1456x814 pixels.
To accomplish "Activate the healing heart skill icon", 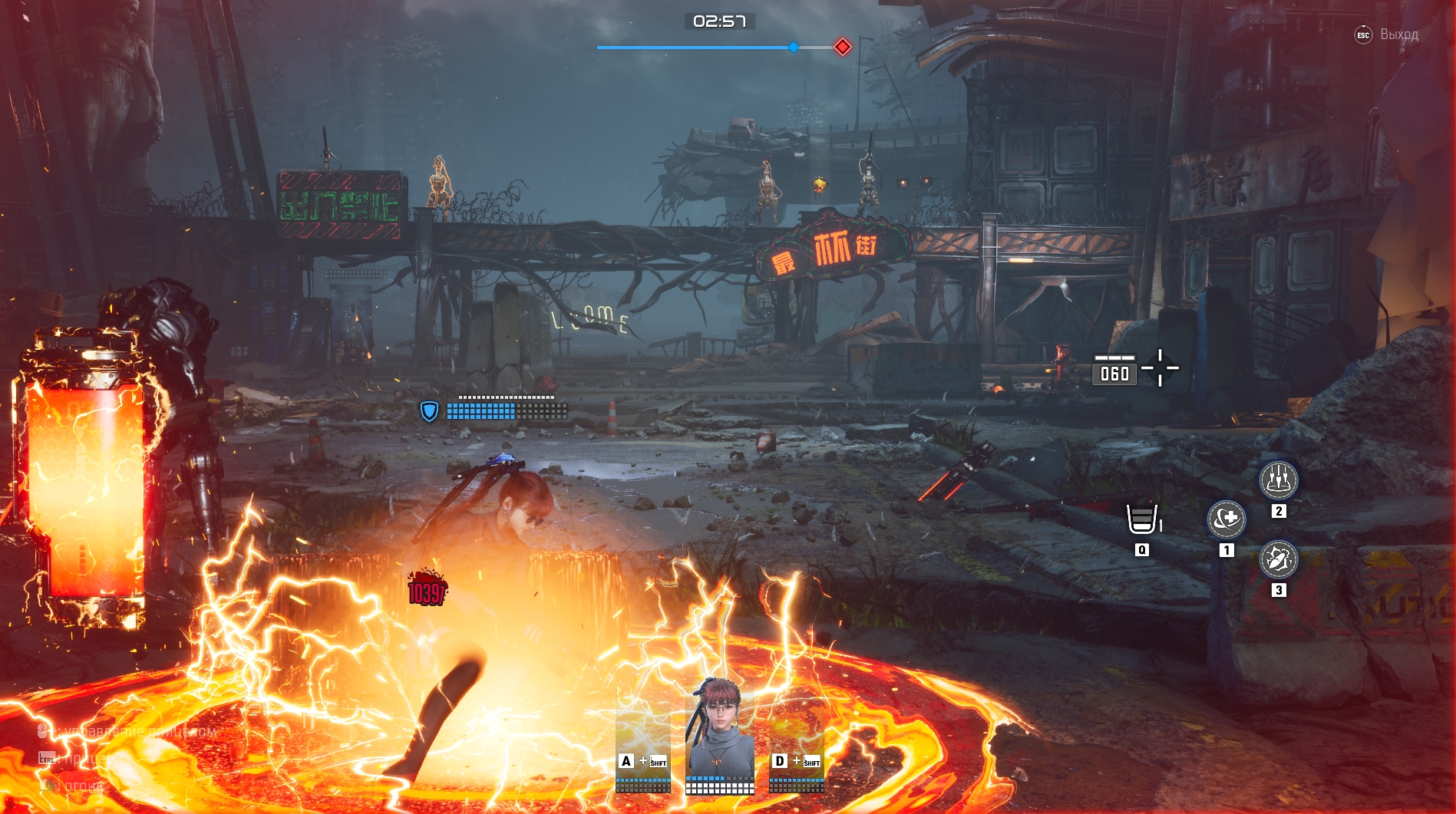I will pyautogui.click(x=1226, y=519).
